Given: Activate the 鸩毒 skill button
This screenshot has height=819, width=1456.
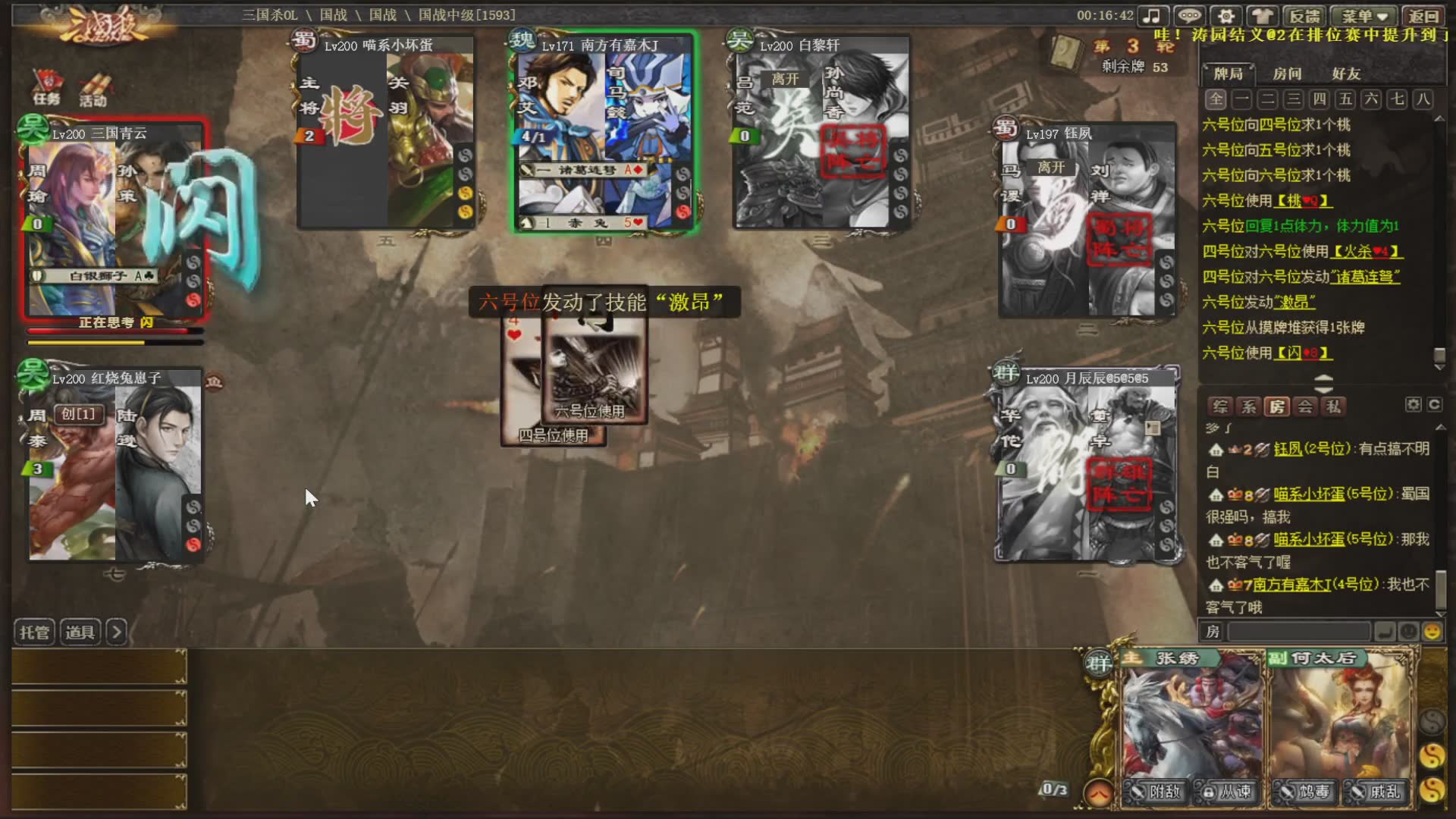Looking at the screenshot, I should pos(1305,792).
